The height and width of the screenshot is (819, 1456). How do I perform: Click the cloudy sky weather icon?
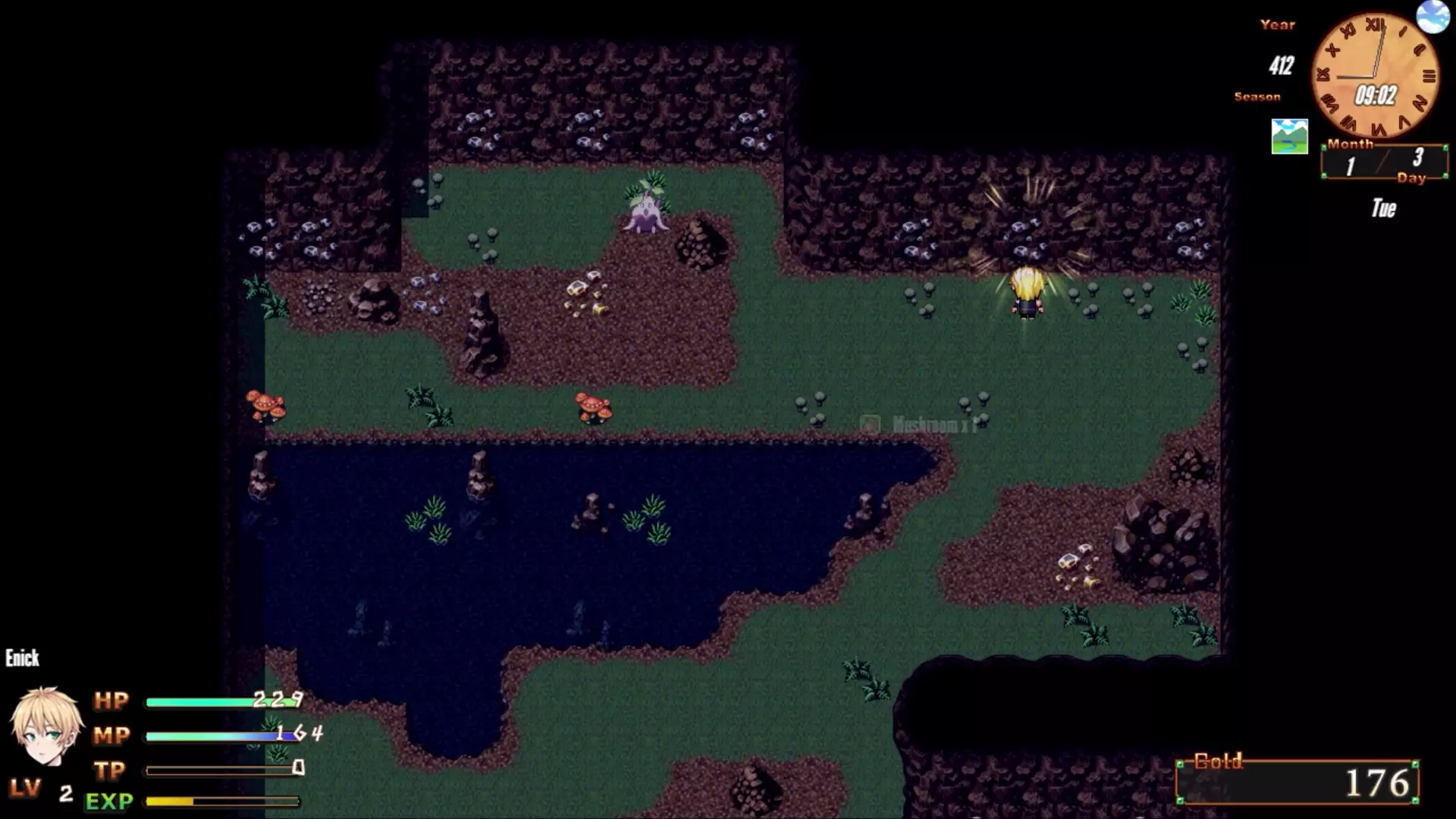coord(1432,16)
